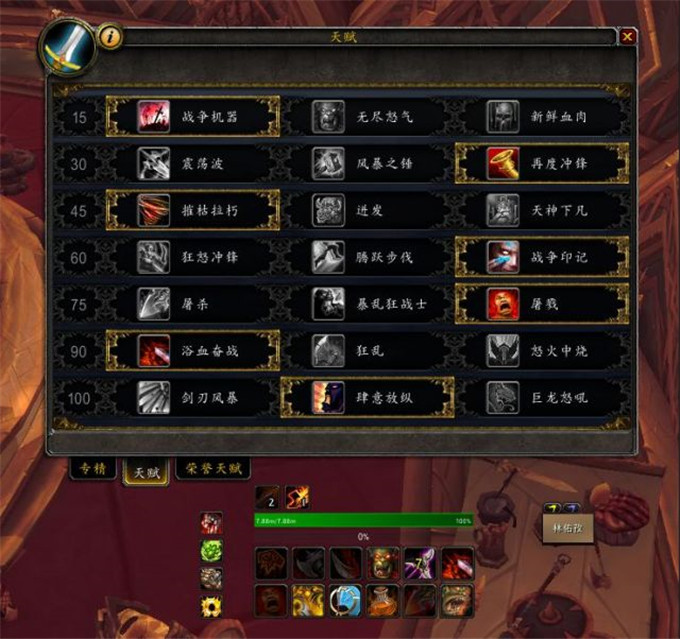Select the 肆意放纵 talent

pos(367,398)
